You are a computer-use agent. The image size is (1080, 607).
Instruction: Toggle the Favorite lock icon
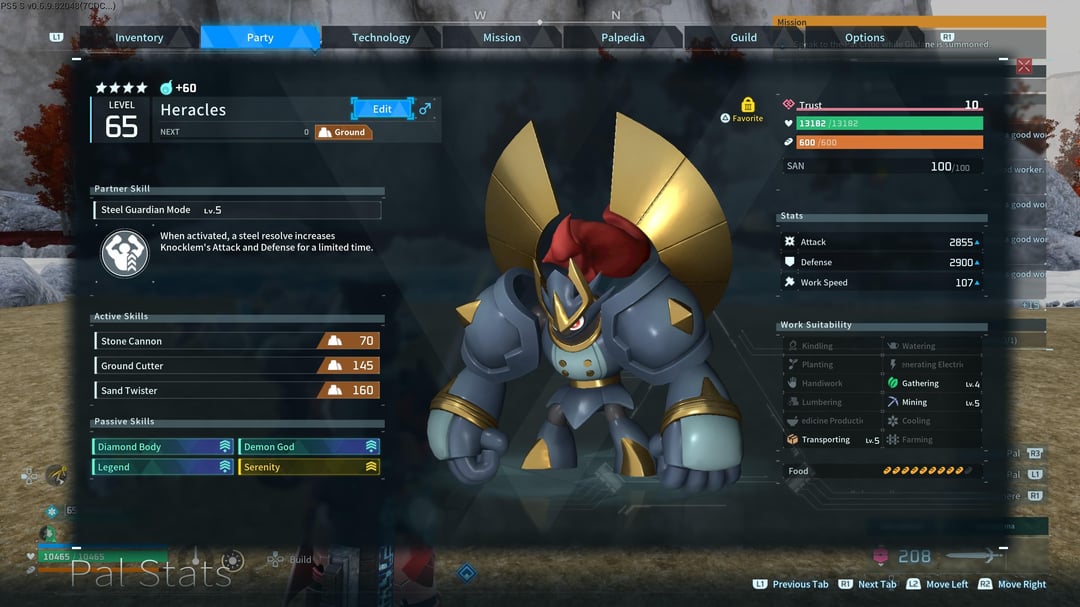(748, 105)
